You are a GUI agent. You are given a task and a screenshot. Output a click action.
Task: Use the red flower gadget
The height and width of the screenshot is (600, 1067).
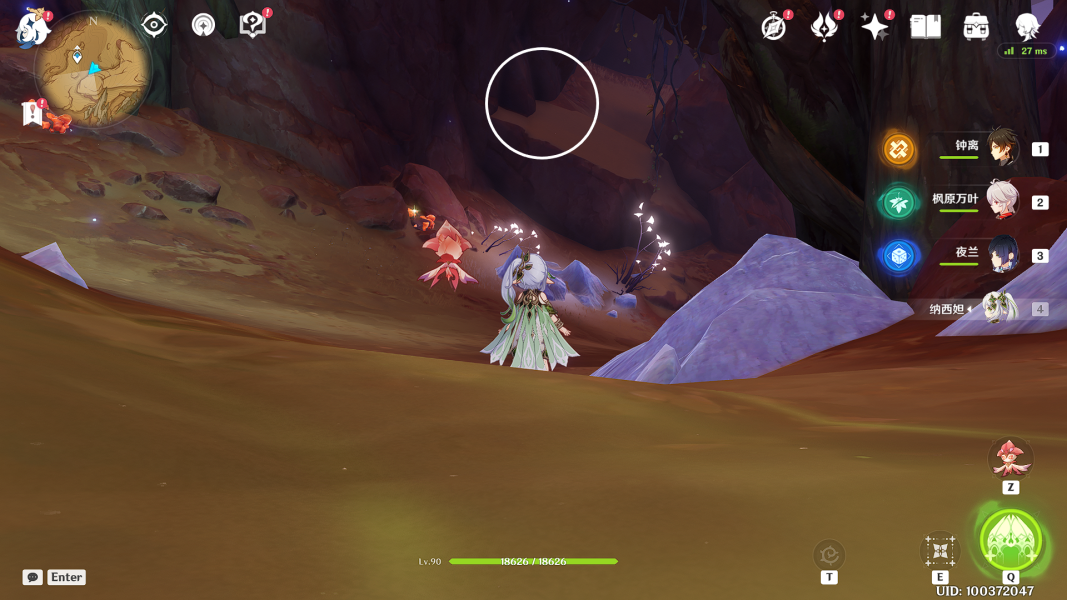click(x=1010, y=459)
